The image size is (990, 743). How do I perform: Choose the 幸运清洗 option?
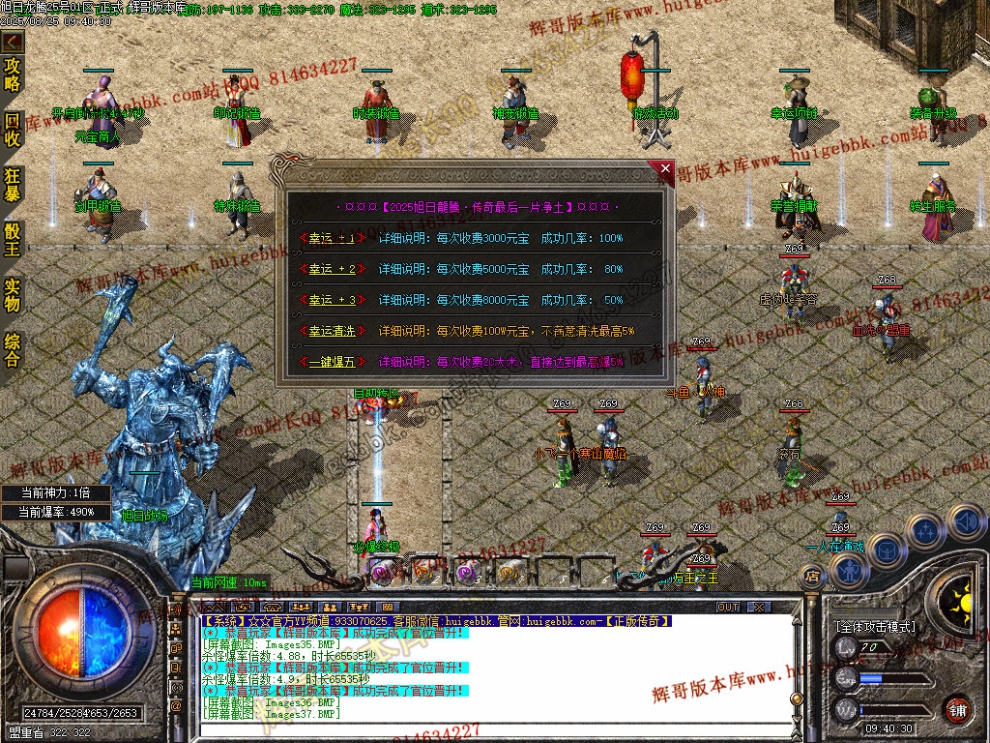[x=329, y=330]
